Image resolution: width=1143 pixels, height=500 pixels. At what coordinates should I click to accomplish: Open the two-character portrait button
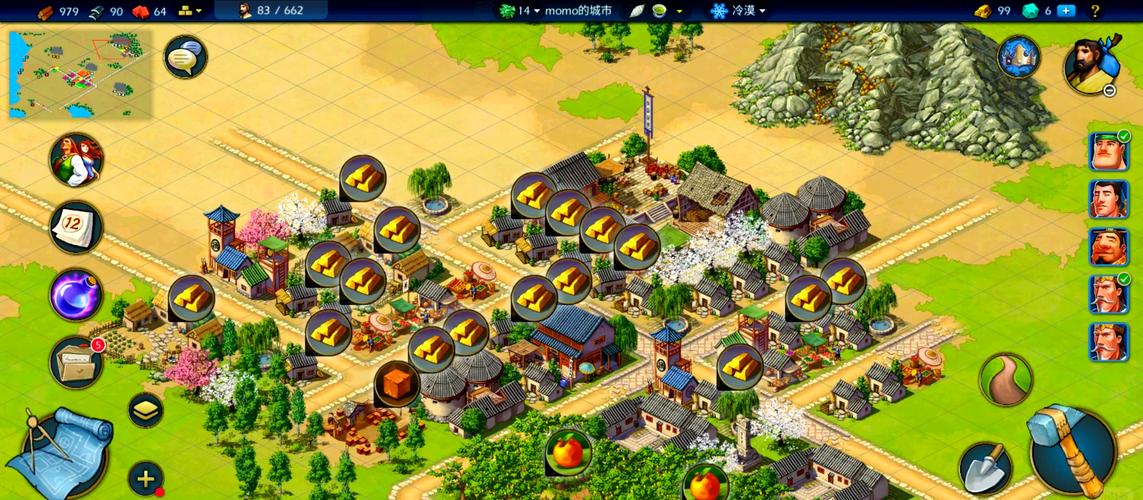point(76,160)
